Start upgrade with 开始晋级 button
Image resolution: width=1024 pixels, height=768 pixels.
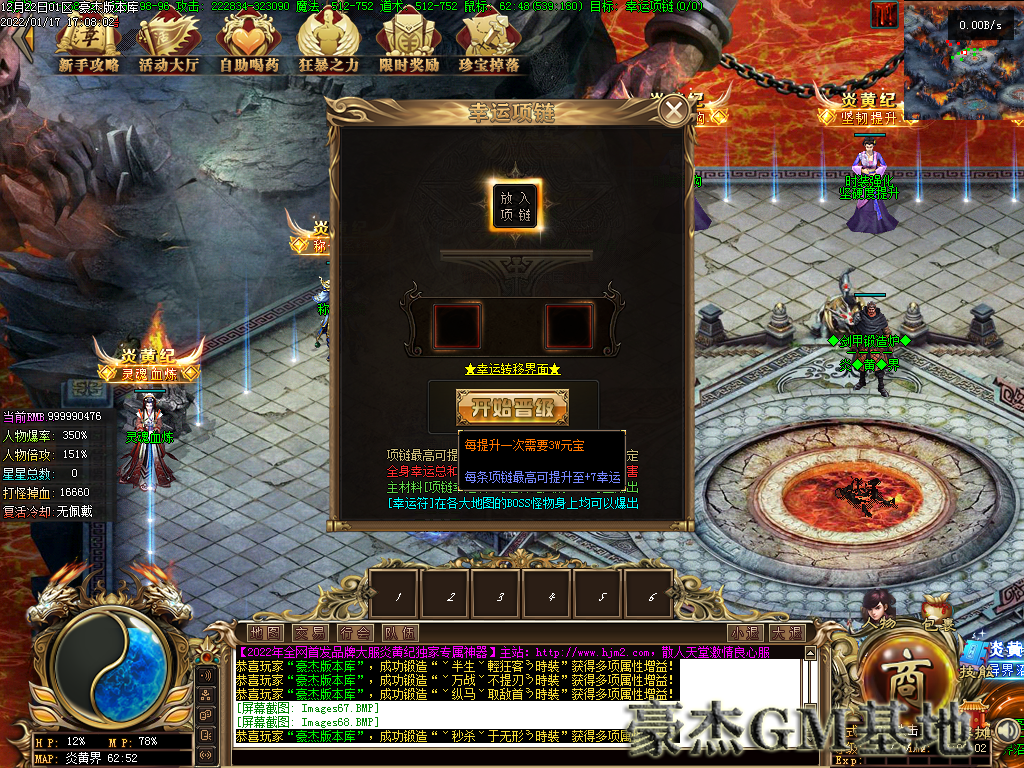(x=513, y=408)
